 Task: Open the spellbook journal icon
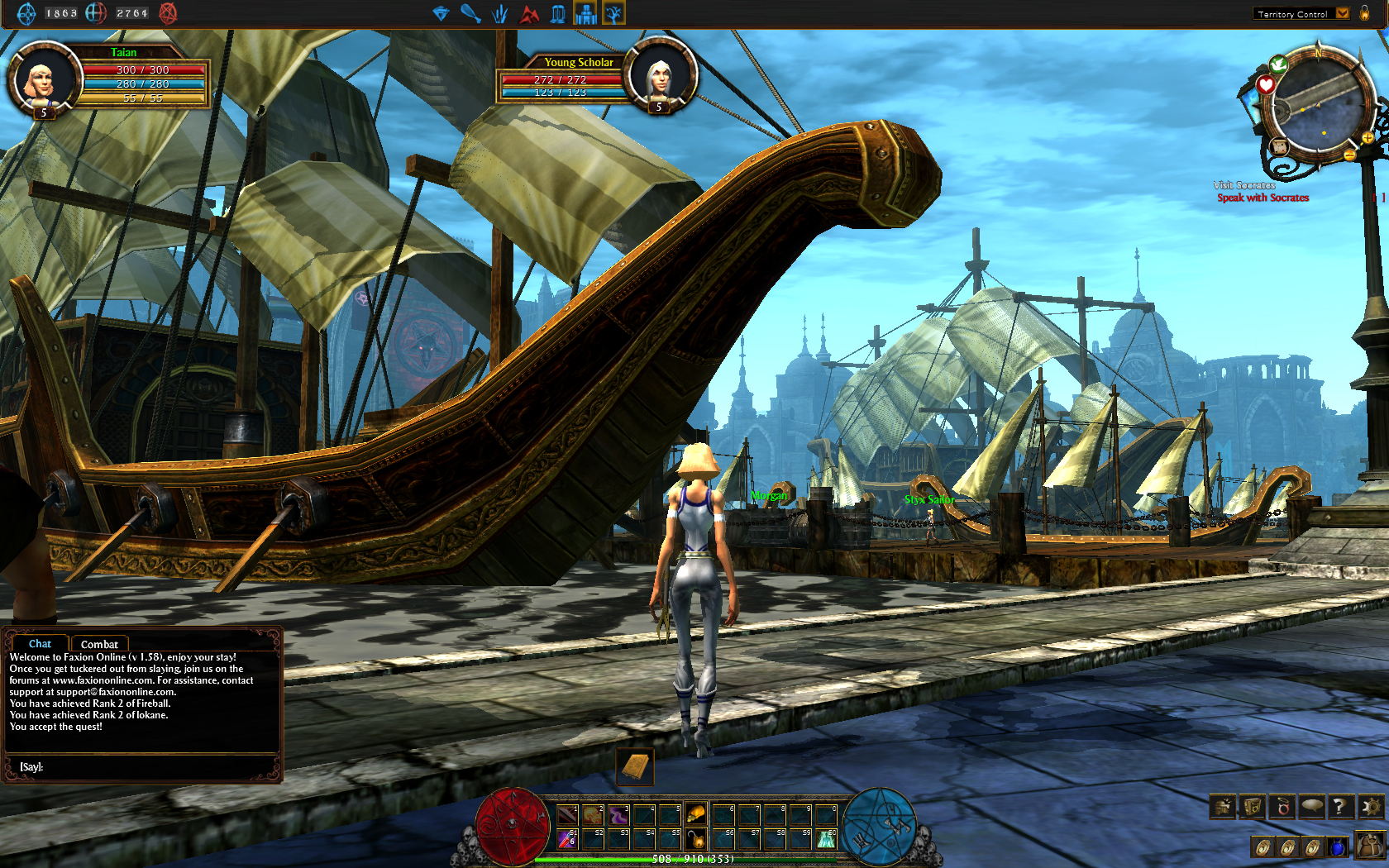click(x=1253, y=806)
